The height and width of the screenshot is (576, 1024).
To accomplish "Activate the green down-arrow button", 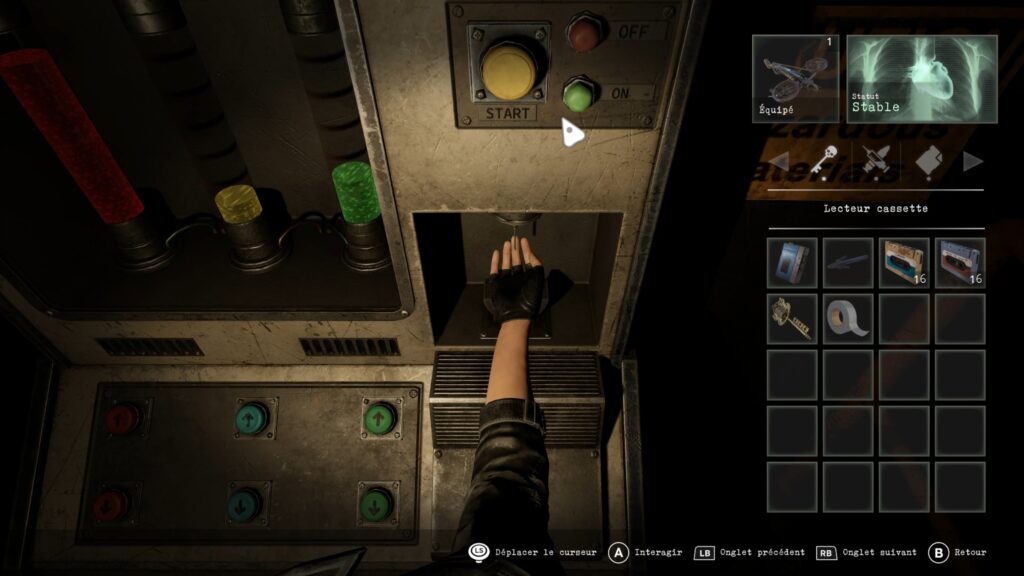I will click(376, 503).
